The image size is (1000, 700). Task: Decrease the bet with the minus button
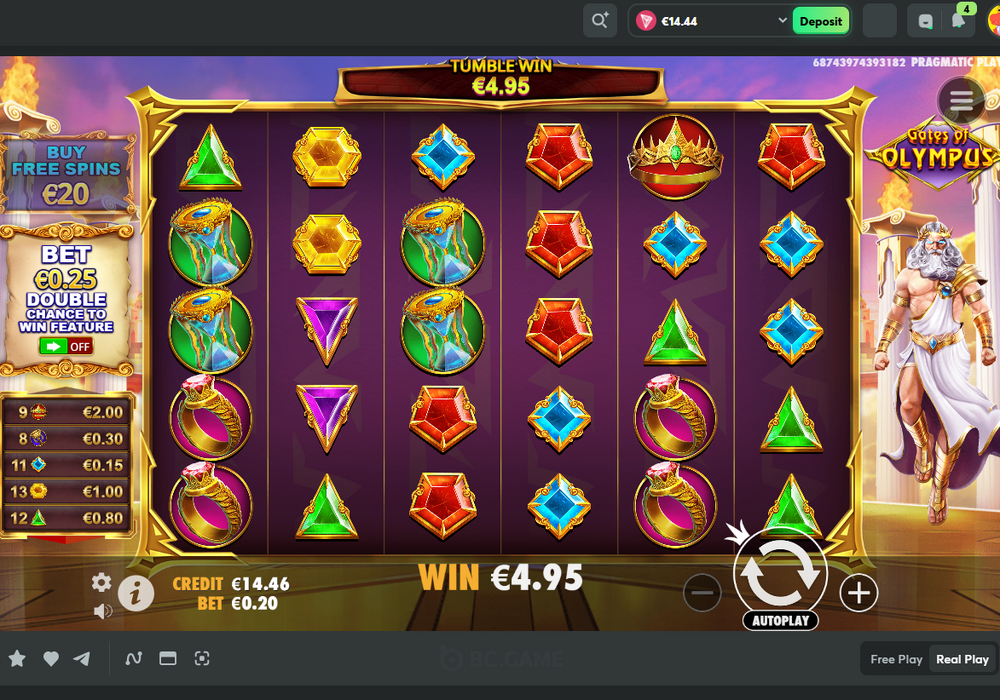point(702,593)
